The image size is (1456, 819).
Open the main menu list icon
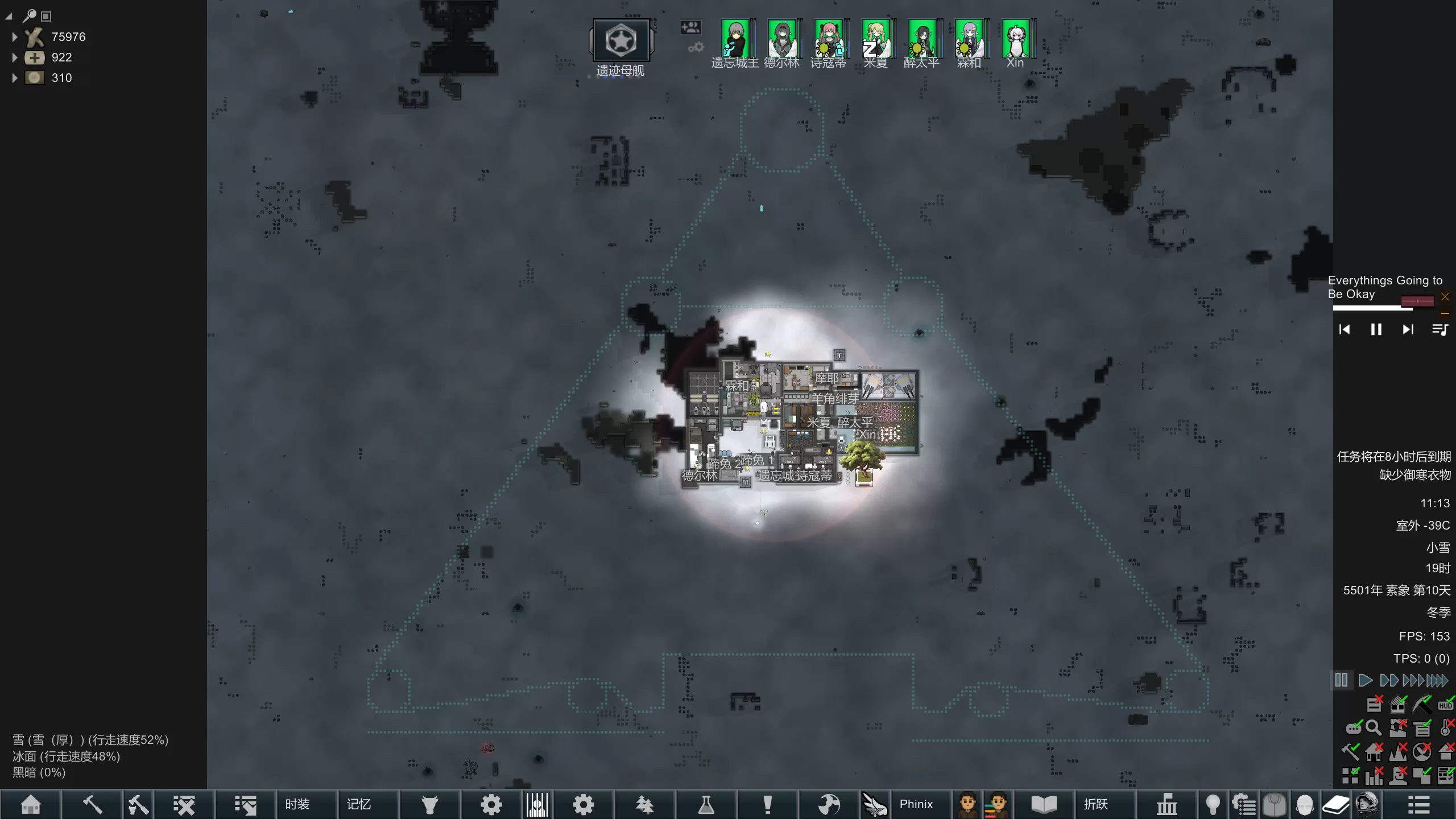click(x=1418, y=804)
